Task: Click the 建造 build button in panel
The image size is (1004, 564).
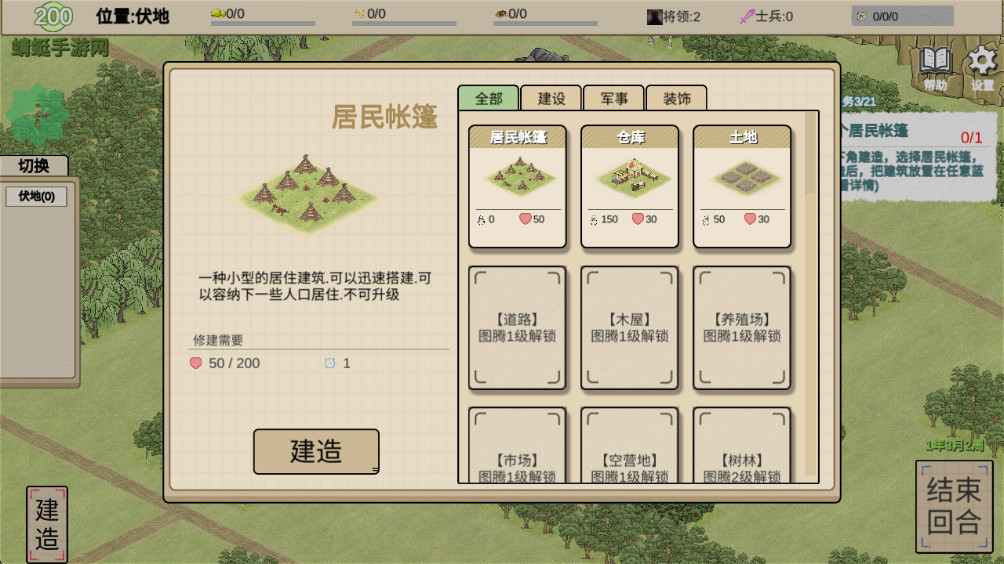Action: (x=316, y=451)
